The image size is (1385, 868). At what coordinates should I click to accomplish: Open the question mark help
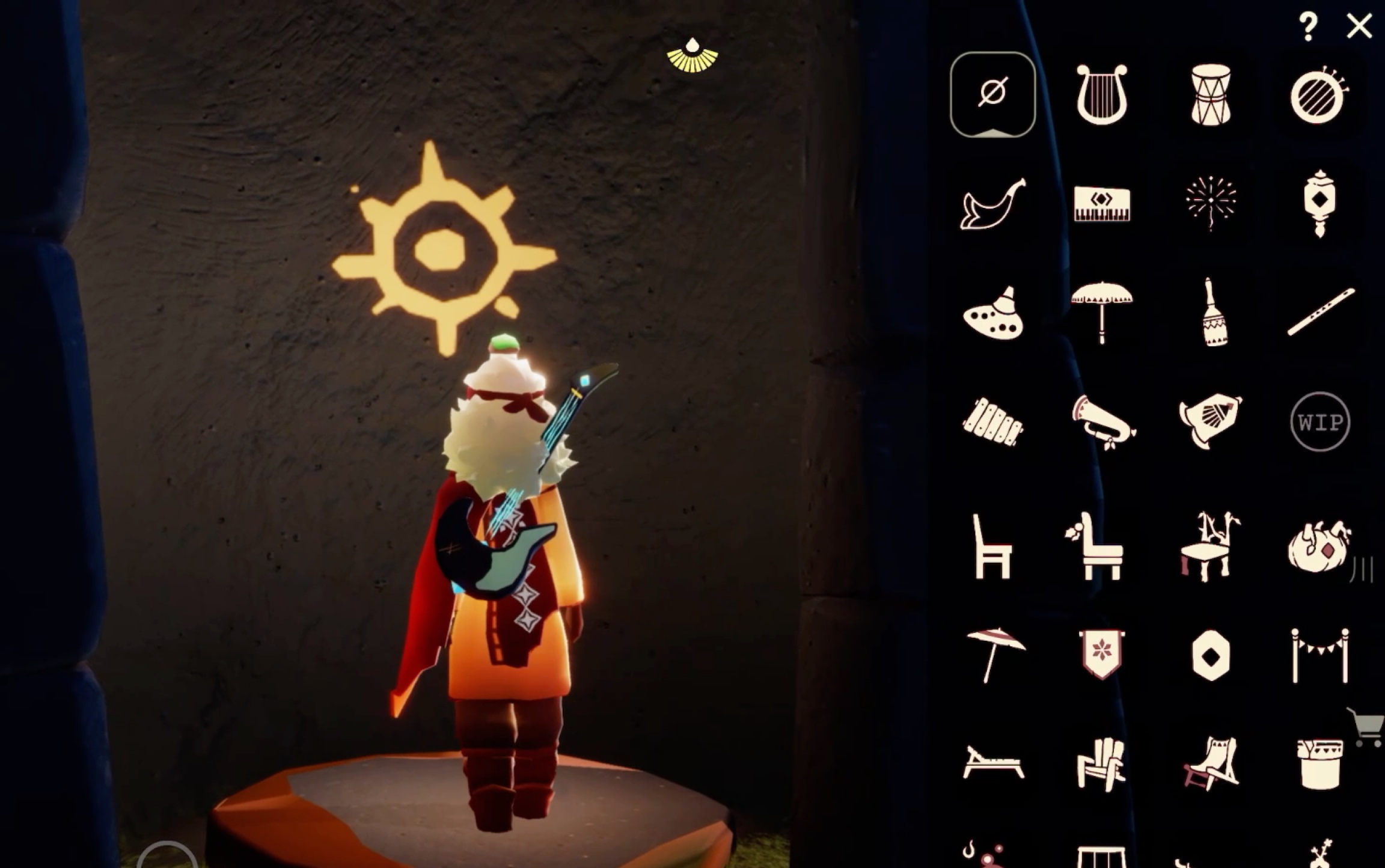tap(1308, 26)
